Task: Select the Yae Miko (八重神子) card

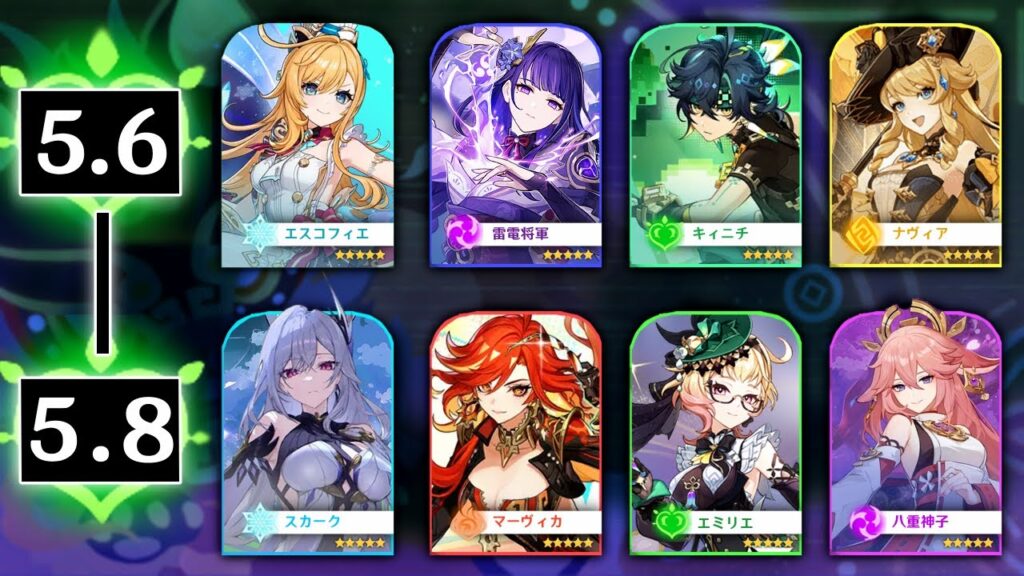Action: coord(915,432)
